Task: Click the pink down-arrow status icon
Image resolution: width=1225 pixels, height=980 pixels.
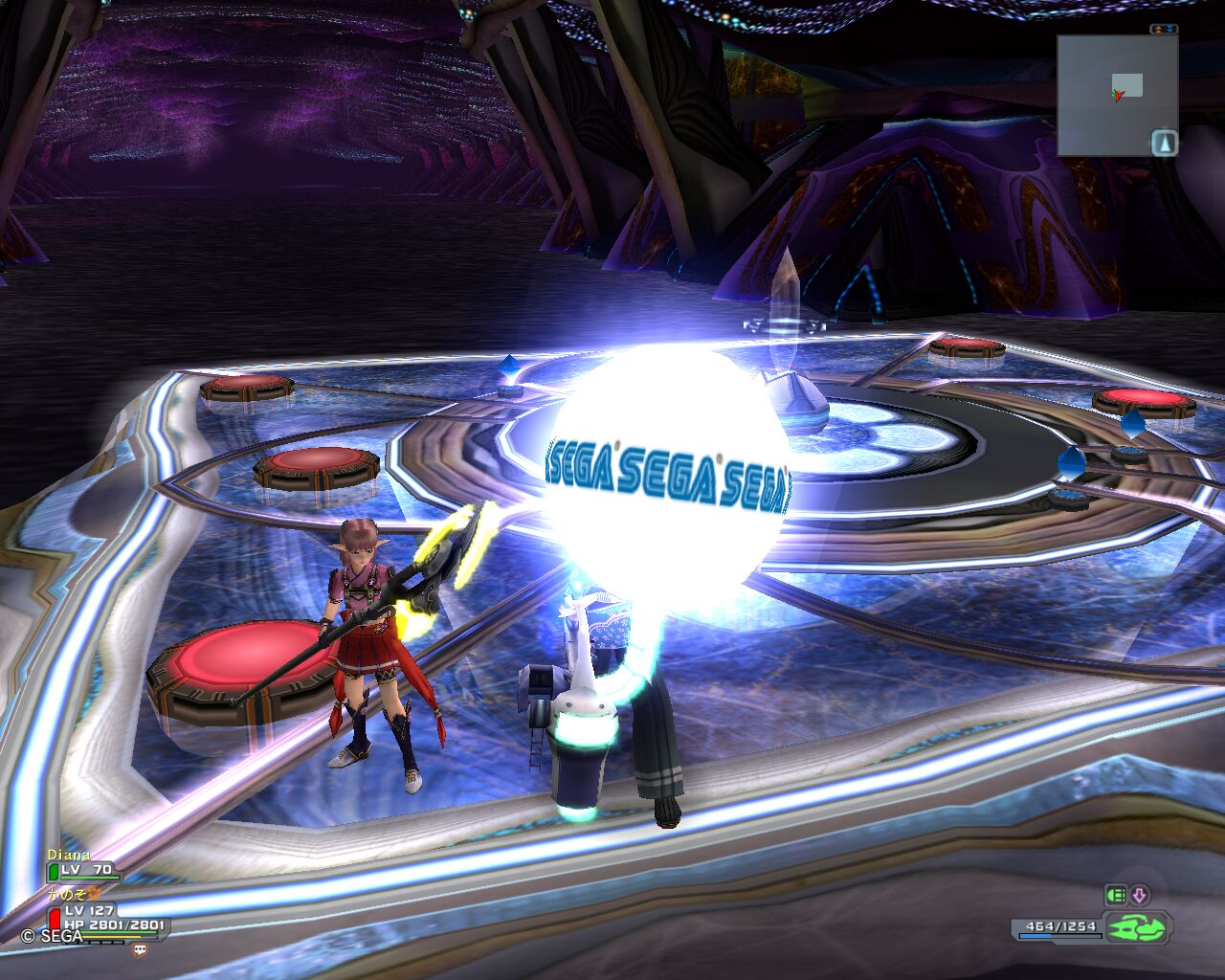Action: (1139, 896)
